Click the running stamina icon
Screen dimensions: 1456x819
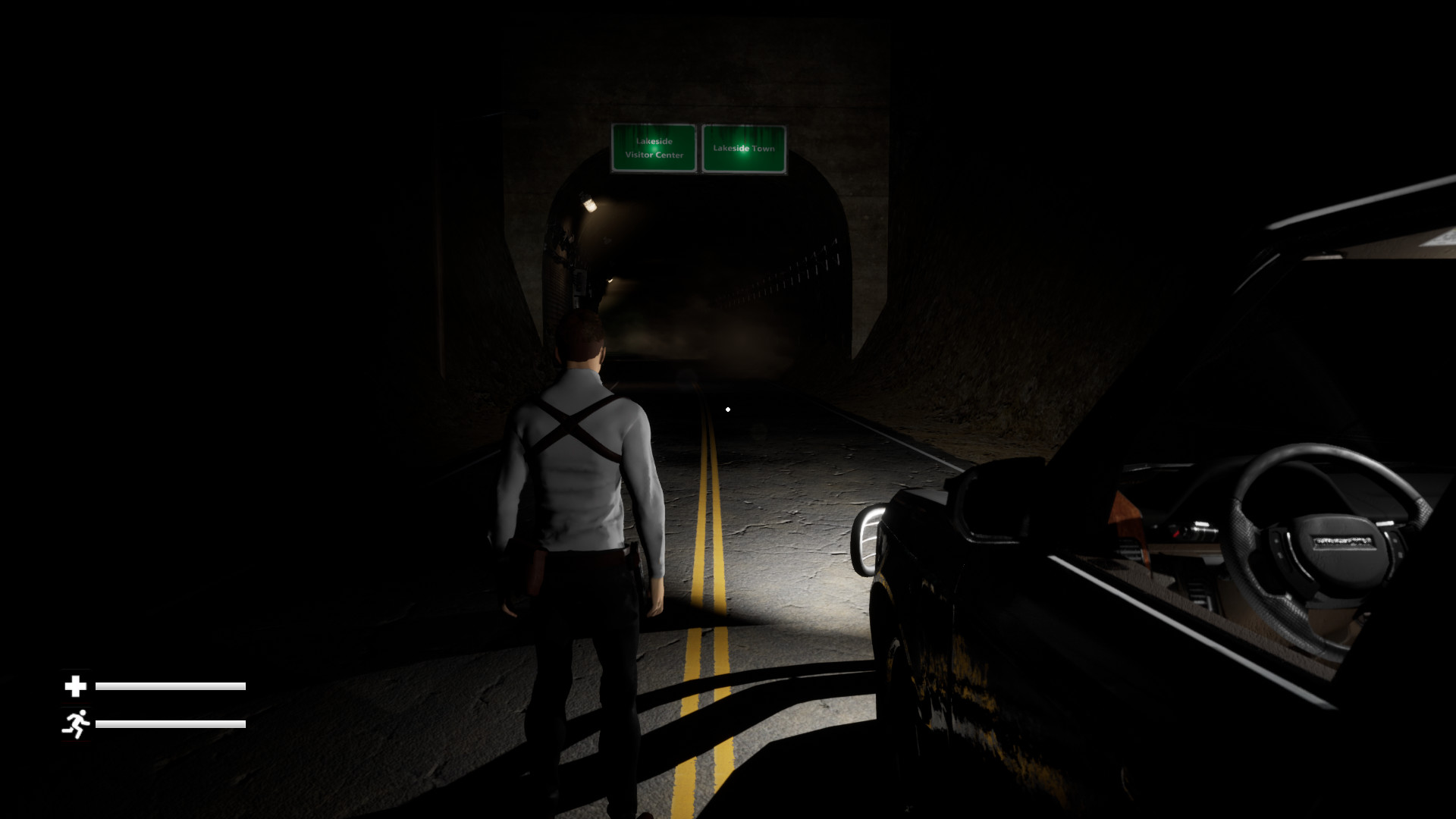pos(76,723)
